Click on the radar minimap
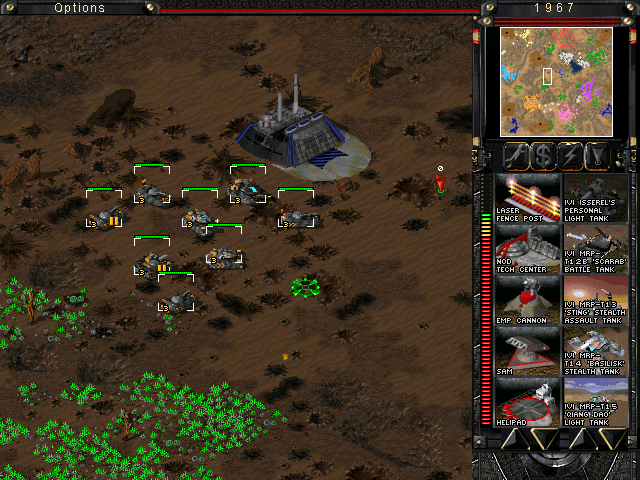This screenshot has width=640, height=480. tap(555, 82)
